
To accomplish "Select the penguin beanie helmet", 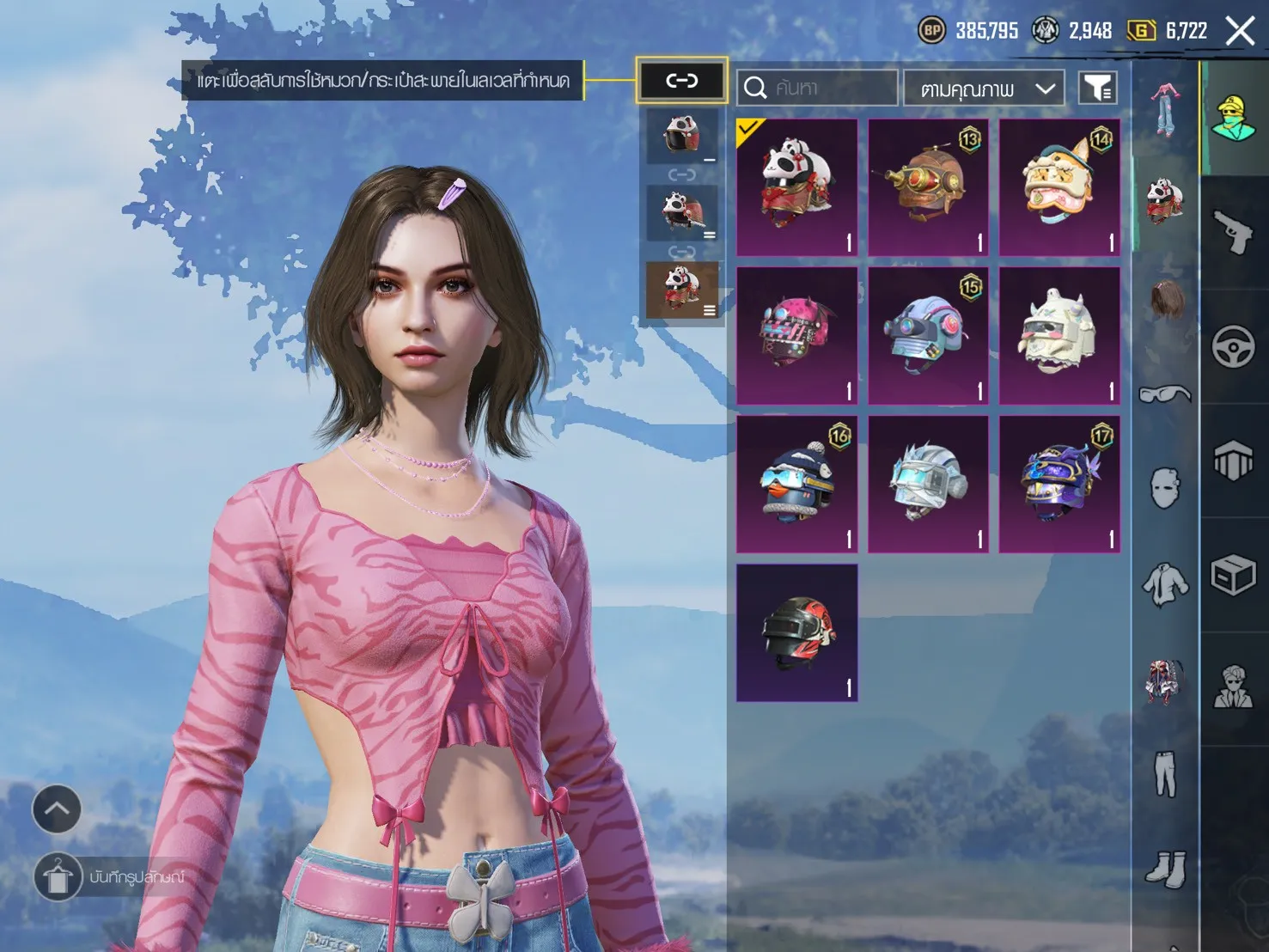I will (796, 484).
